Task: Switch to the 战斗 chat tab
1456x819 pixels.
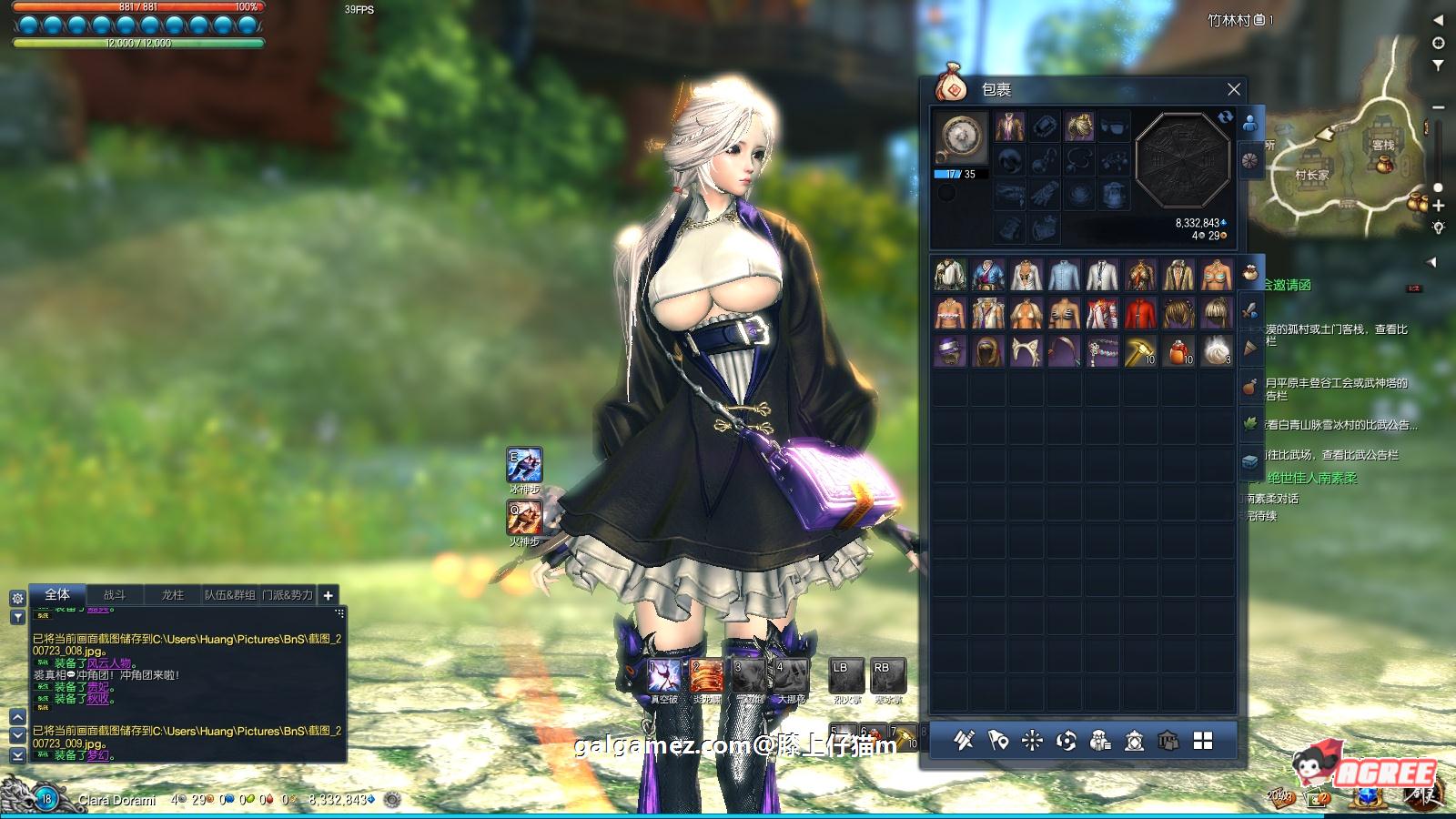Action: [x=117, y=594]
